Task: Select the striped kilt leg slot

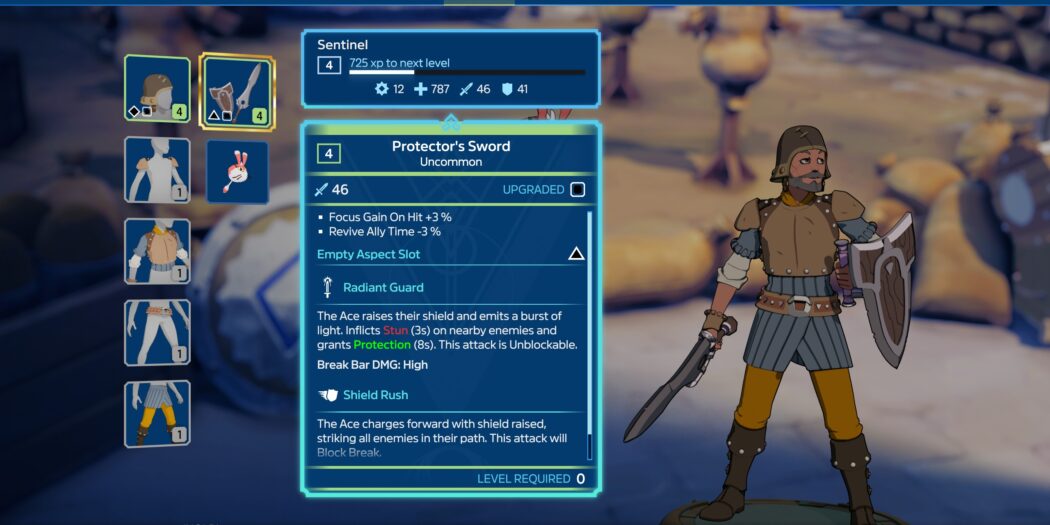Action: [157, 413]
